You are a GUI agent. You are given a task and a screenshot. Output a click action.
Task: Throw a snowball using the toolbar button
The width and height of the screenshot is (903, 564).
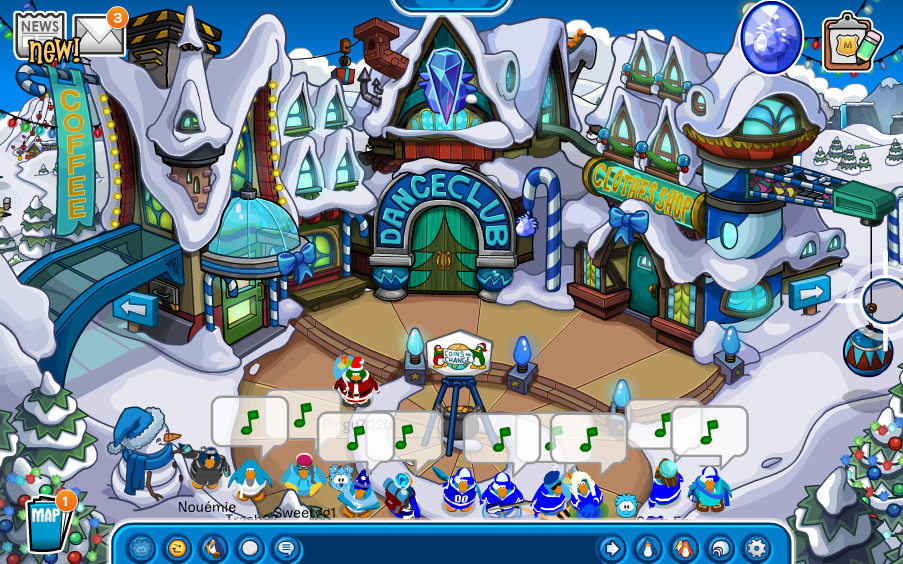249,548
